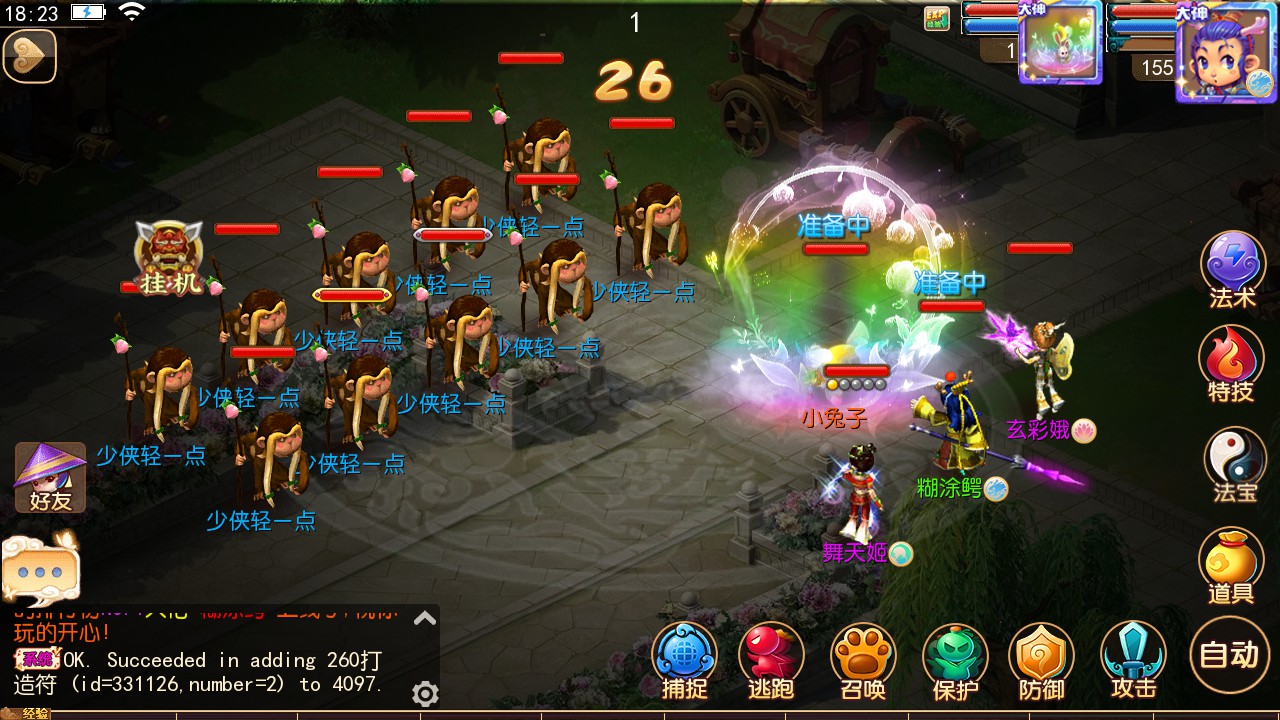
Task: Tap the 挂机 idle-mode mask icon
Action: pos(170,256)
